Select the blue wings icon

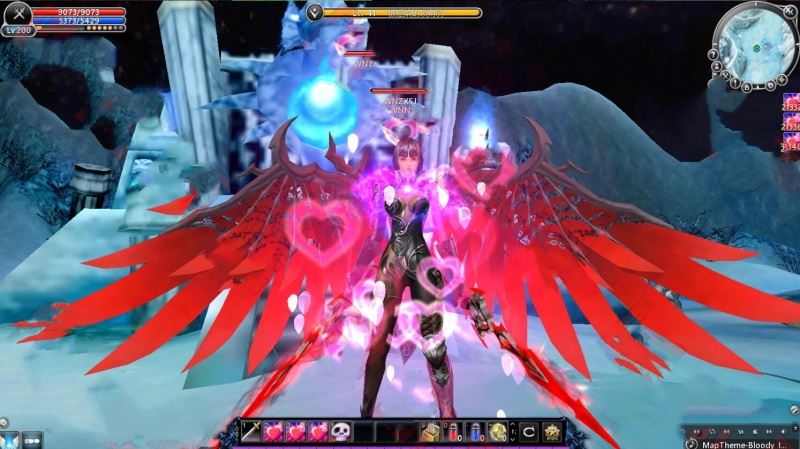[x=9, y=438]
